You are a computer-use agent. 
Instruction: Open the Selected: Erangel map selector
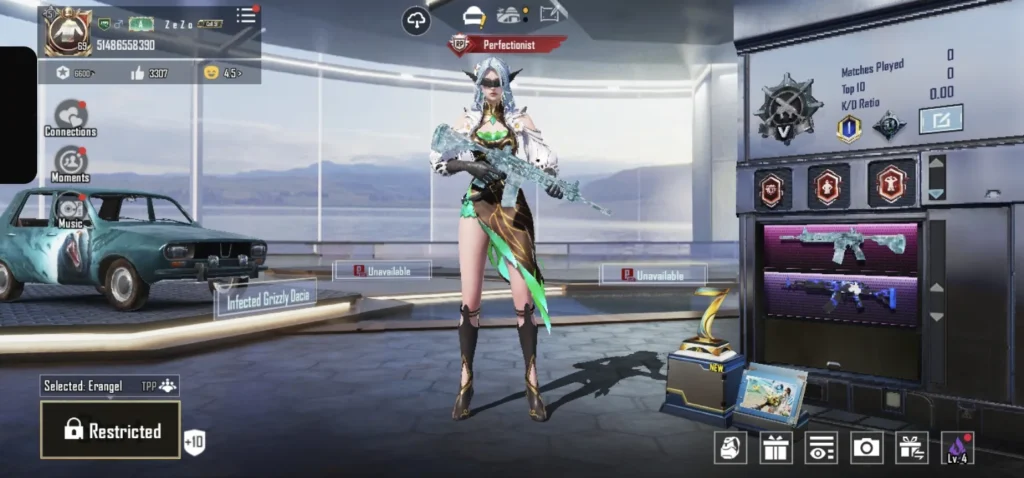tap(110, 386)
